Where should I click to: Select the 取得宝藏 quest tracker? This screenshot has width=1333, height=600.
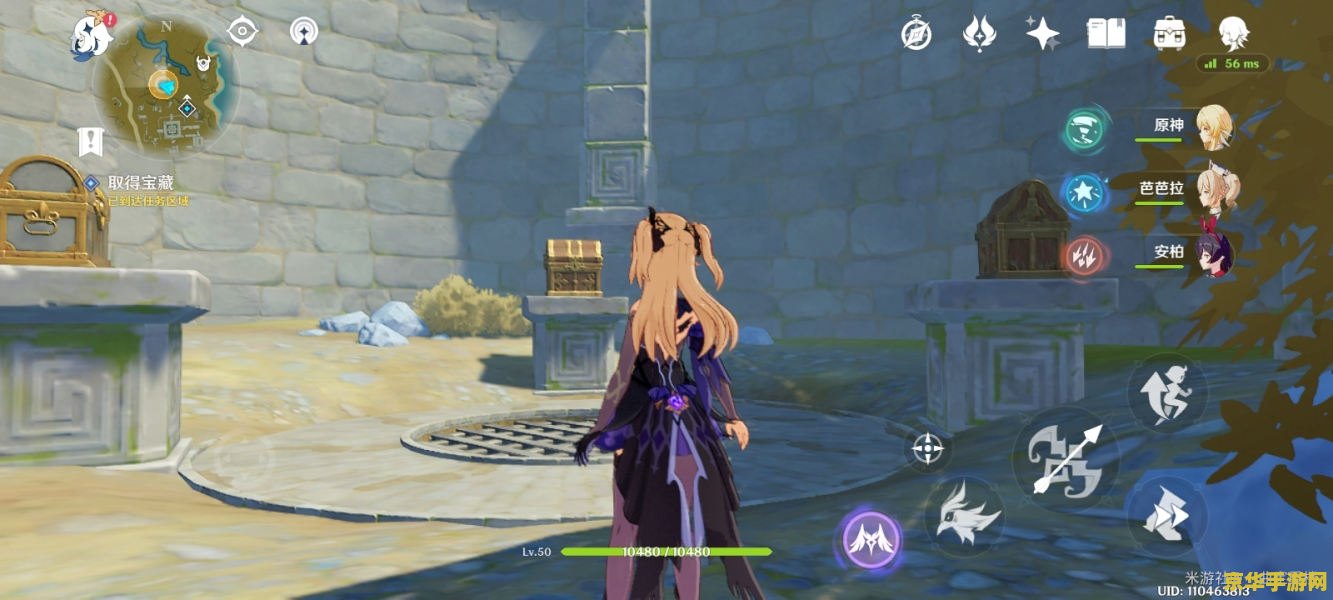[140, 183]
